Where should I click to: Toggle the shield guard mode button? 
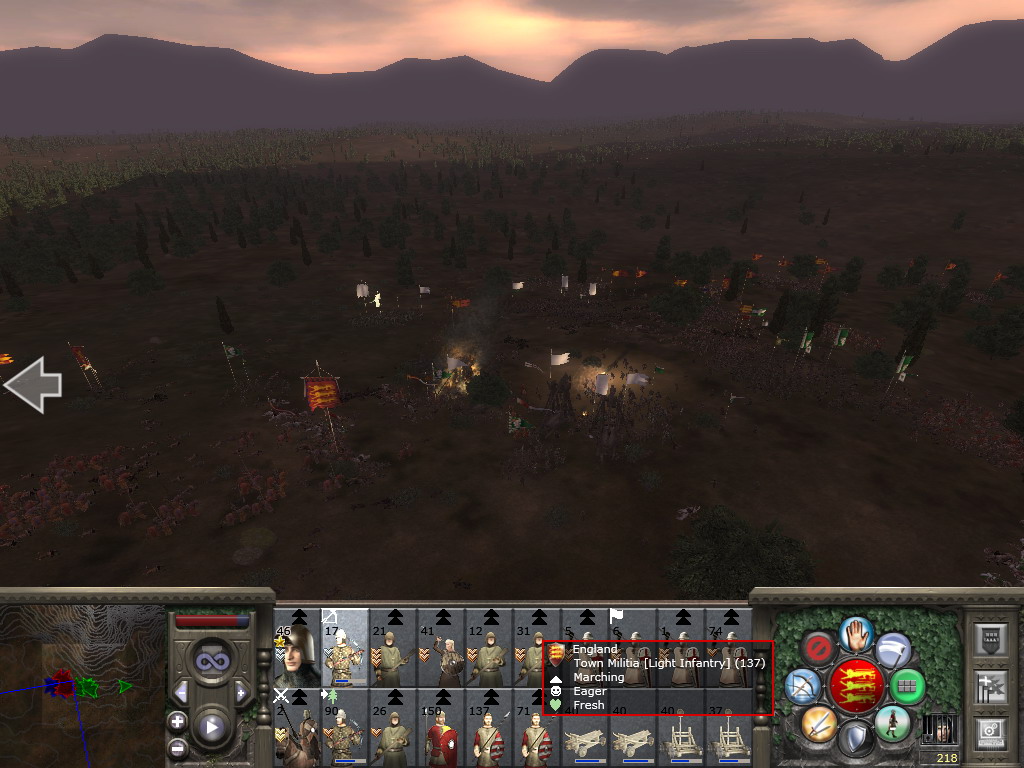click(856, 738)
